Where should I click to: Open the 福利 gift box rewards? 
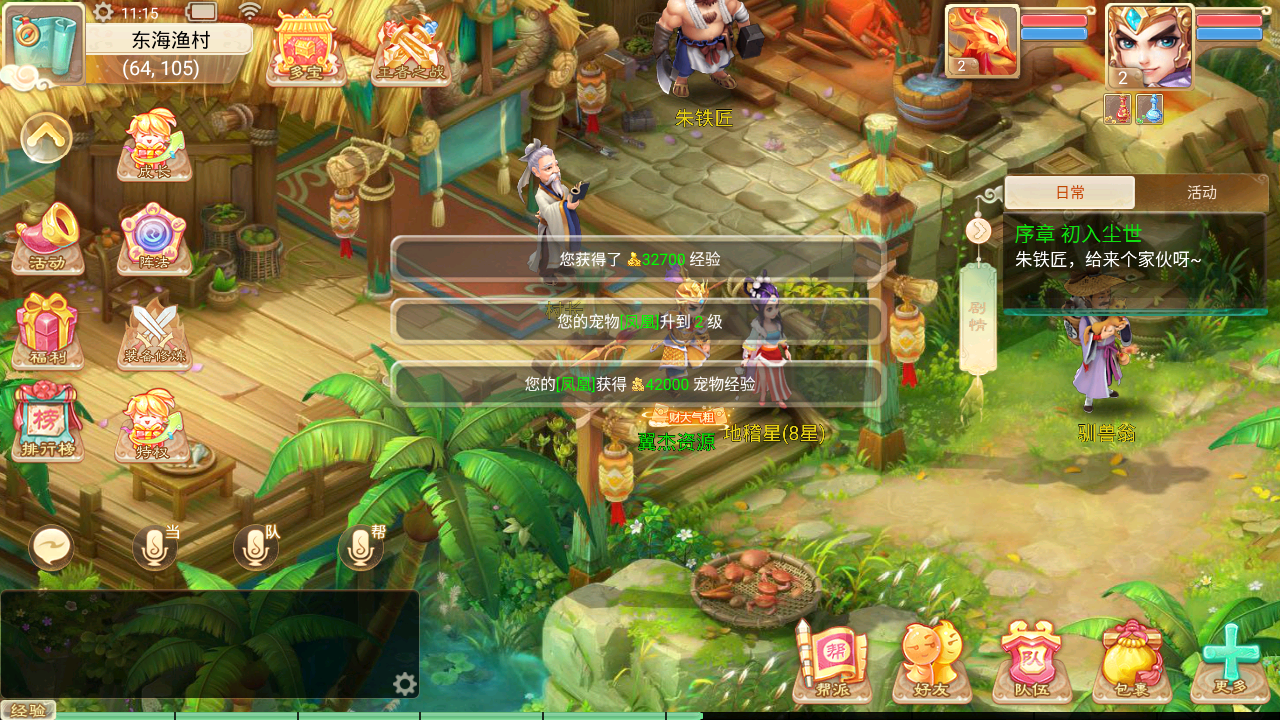[48, 331]
